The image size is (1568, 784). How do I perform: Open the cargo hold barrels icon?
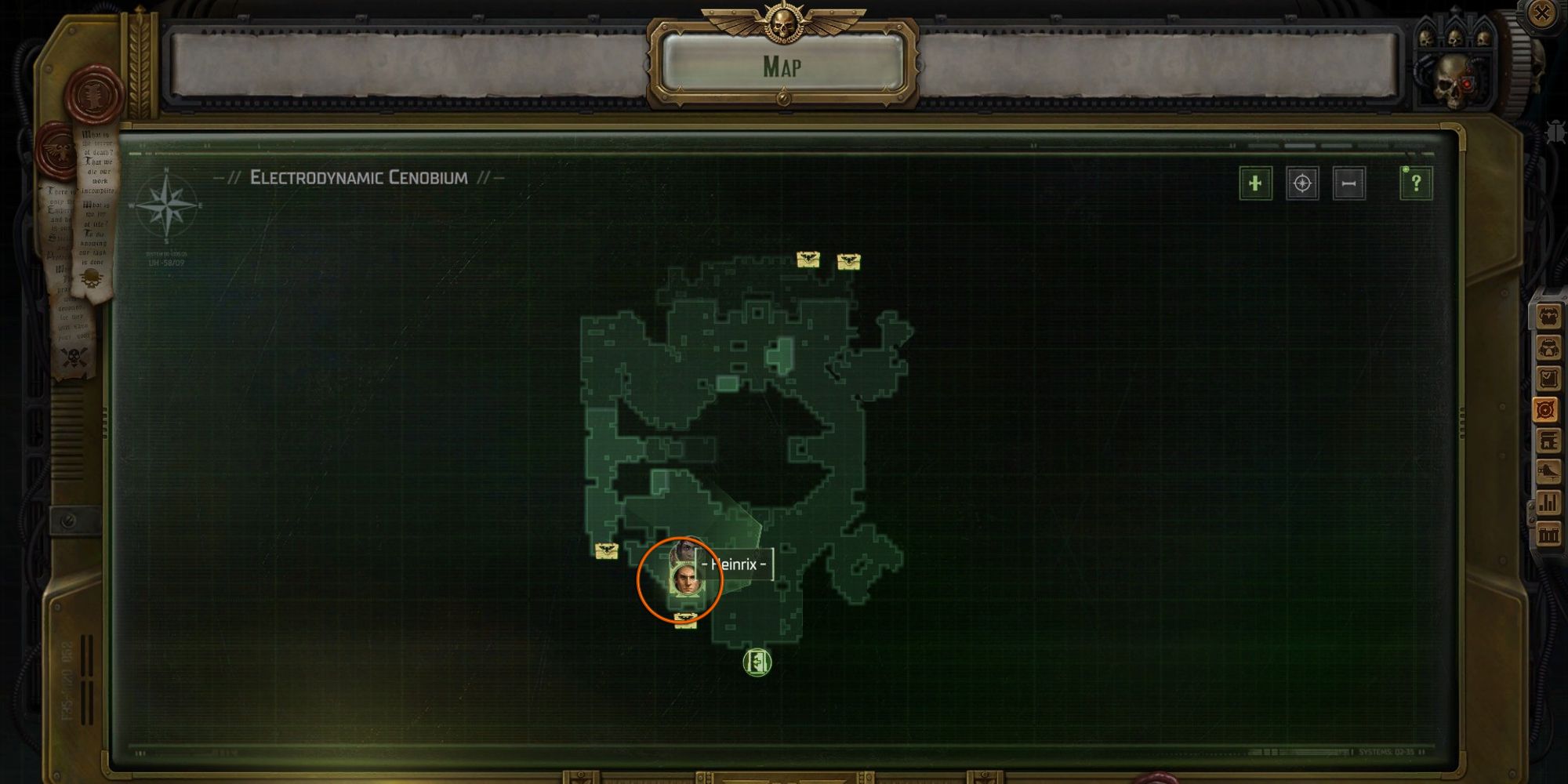pyautogui.click(x=1550, y=532)
